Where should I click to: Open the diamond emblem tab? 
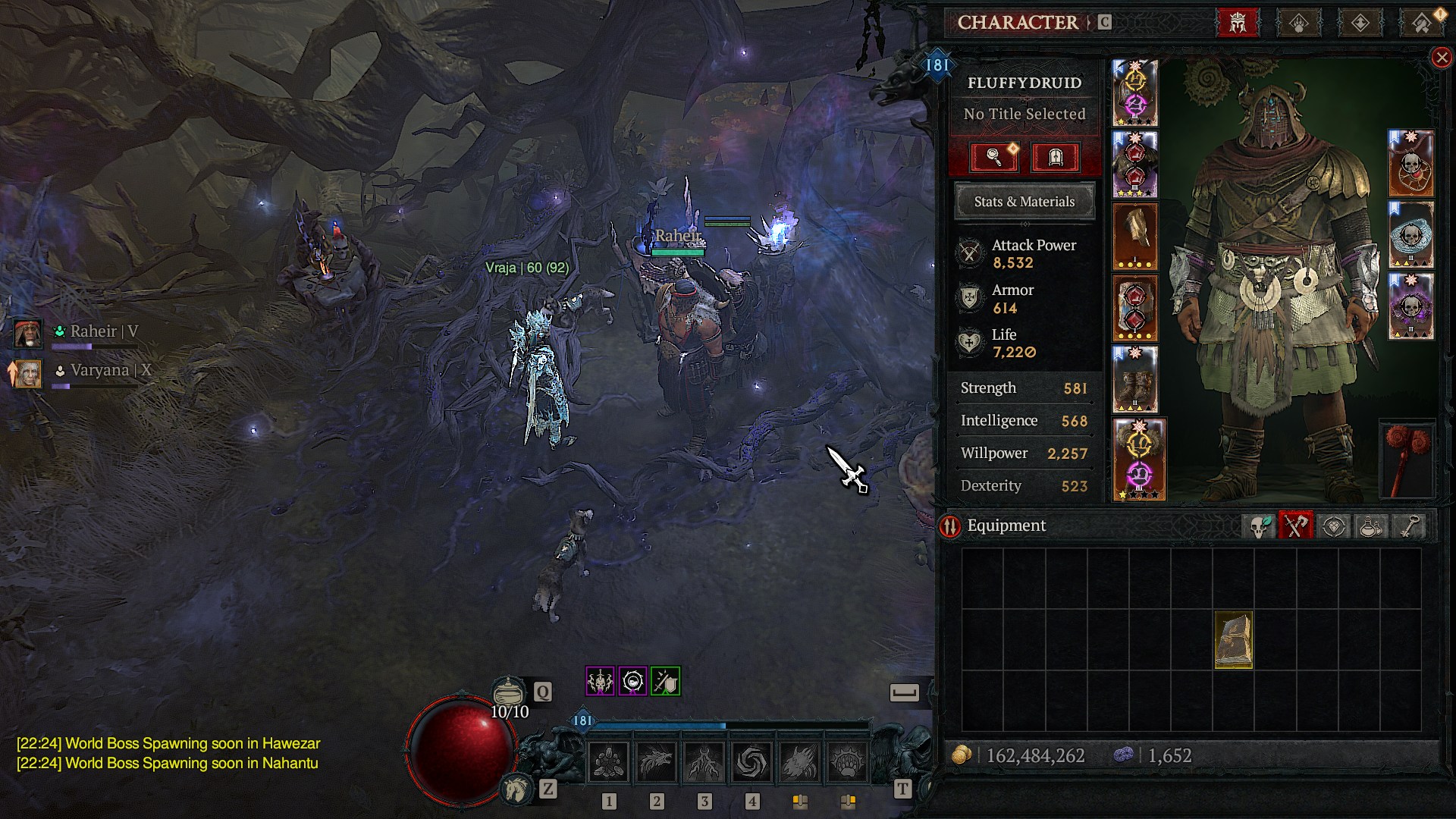point(1360,23)
